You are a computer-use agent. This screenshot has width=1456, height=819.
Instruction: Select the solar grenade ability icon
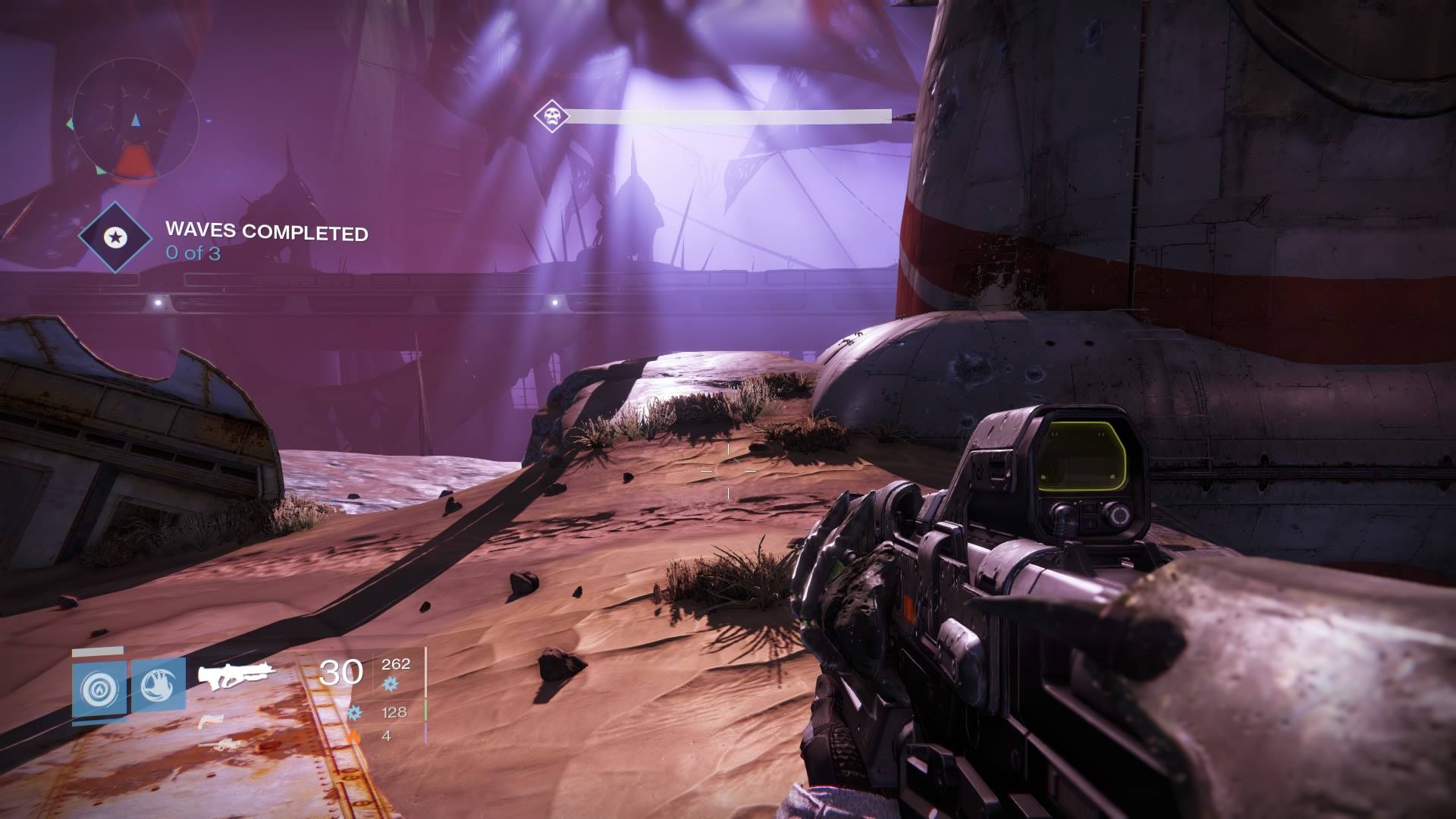click(98, 686)
